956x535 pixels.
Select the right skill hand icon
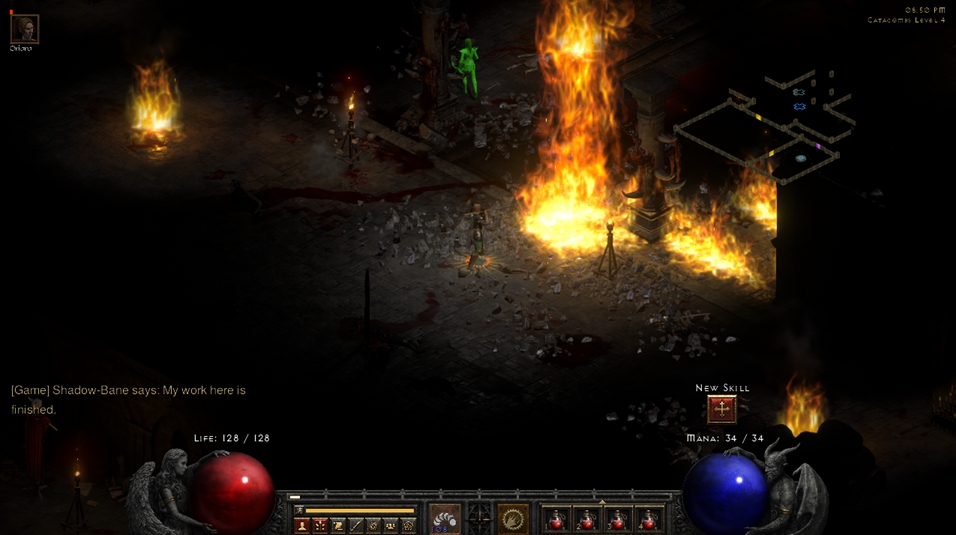pos(513,519)
